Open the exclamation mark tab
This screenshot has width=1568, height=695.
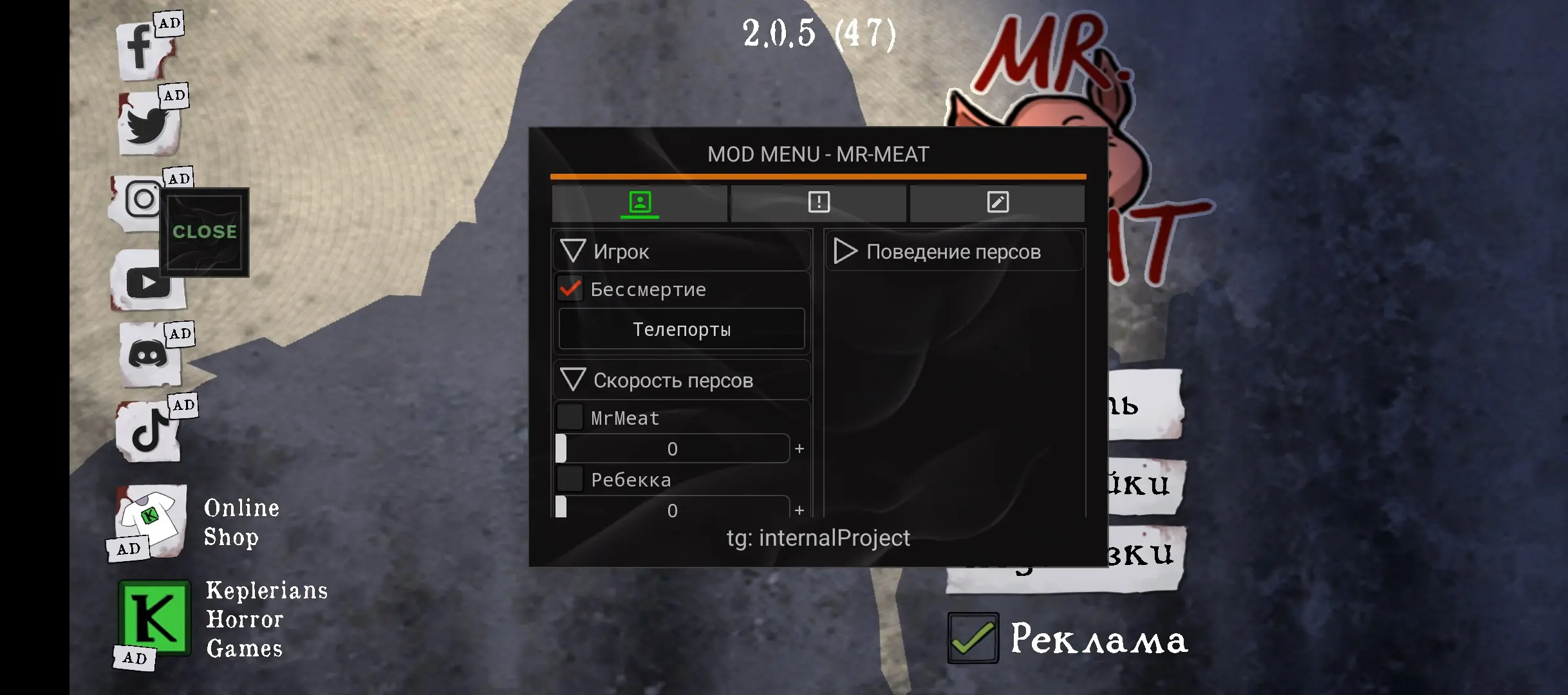click(818, 203)
